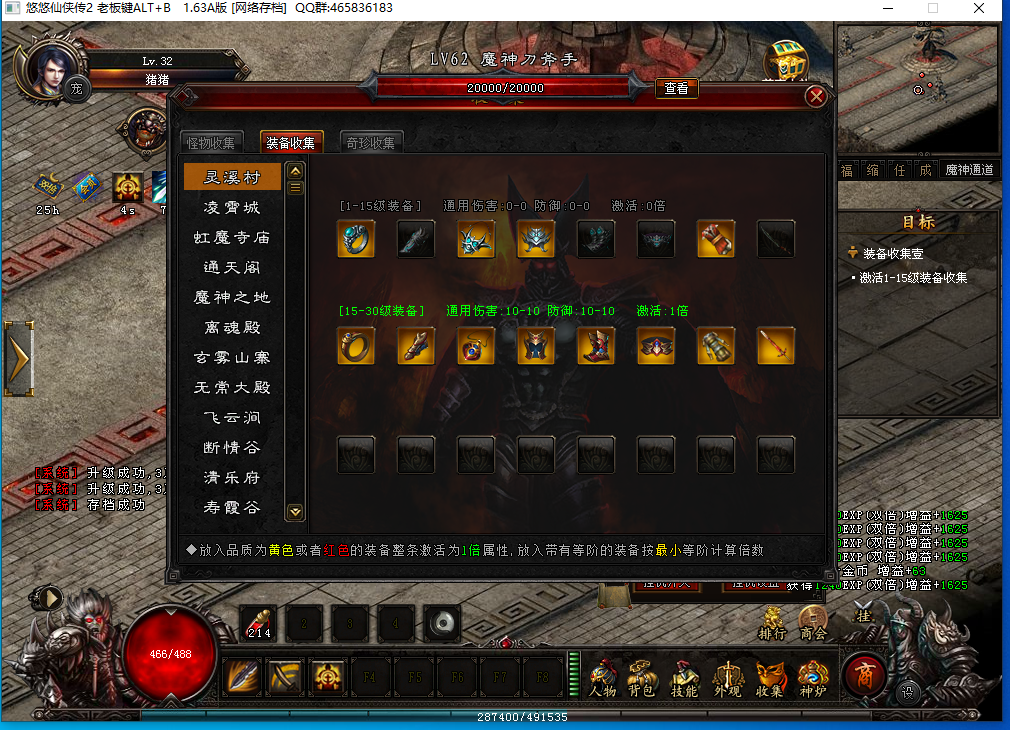Image resolution: width=1010 pixels, height=730 pixels.
Task: Pick 无常大殿 in the area list
Action: (x=232, y=387)
